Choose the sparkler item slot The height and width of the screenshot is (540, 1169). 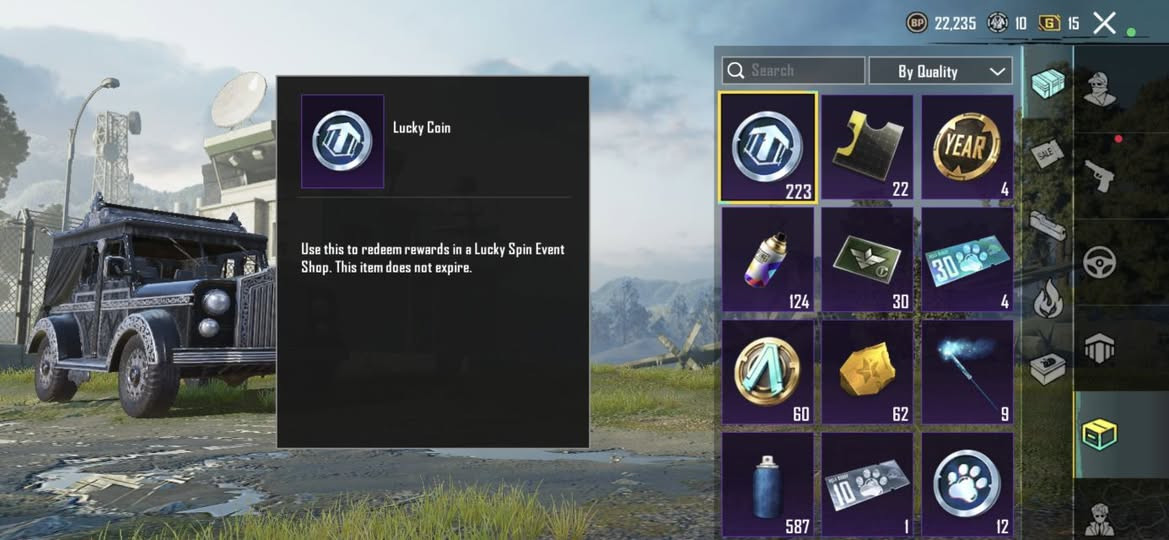pos(967,371)
